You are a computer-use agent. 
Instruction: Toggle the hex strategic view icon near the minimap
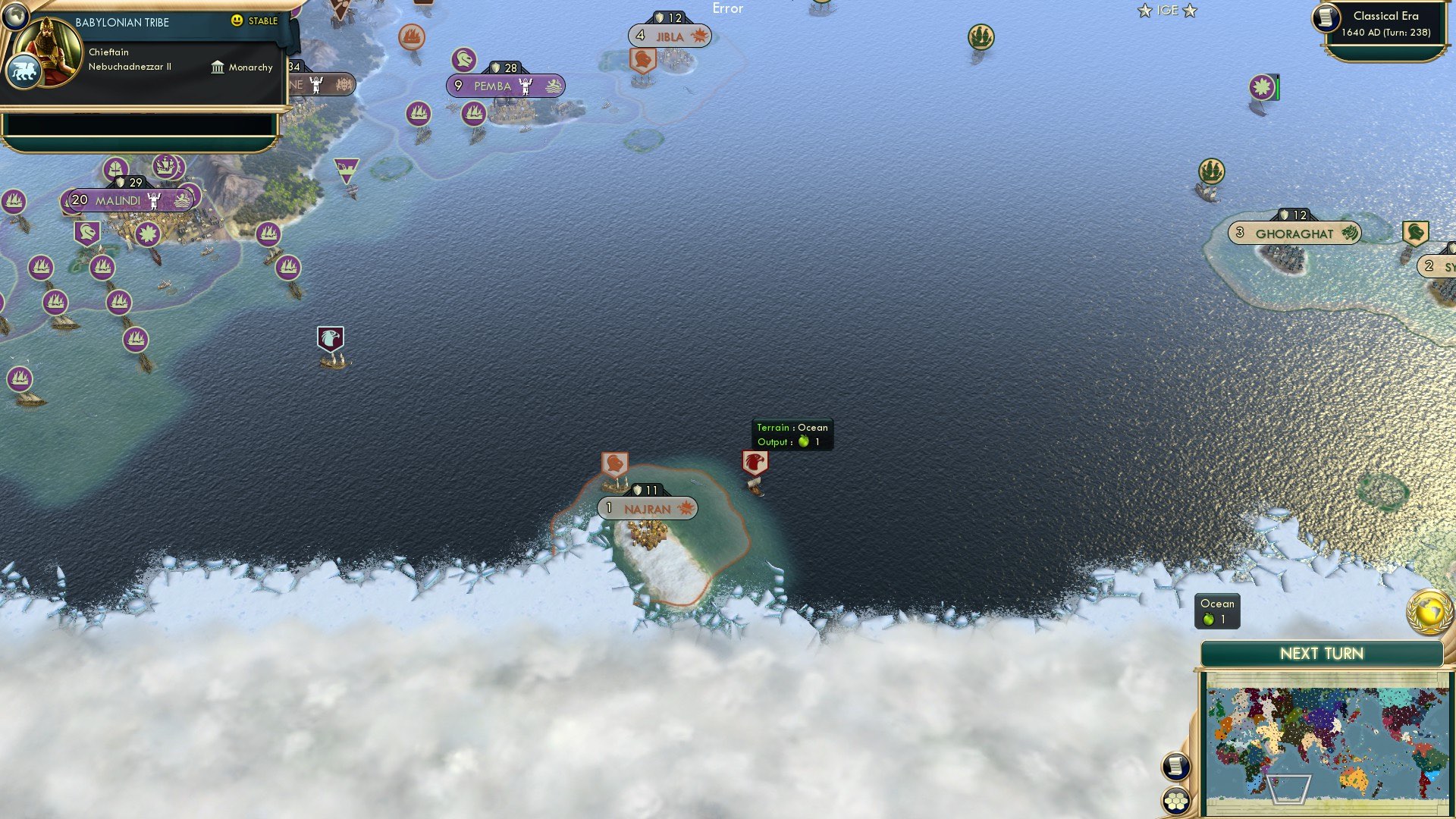pos(1175,799)
